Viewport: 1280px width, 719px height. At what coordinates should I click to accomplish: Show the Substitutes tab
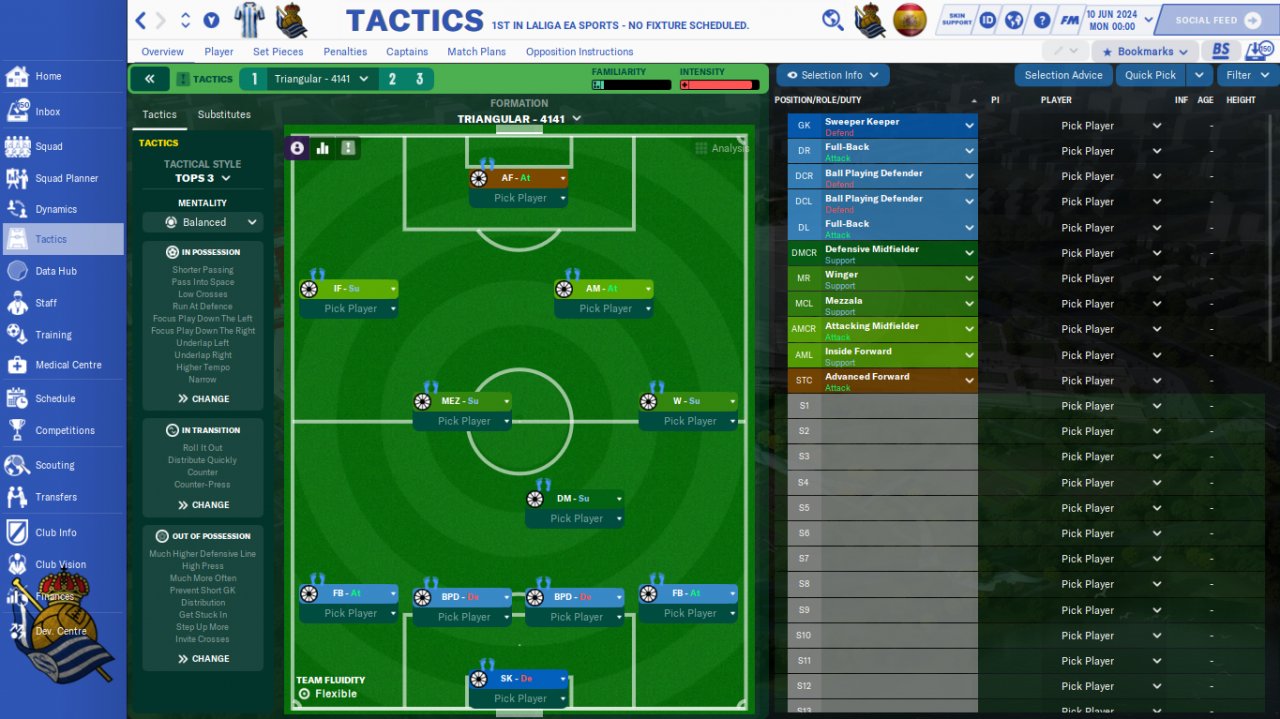tap(224, 114)
